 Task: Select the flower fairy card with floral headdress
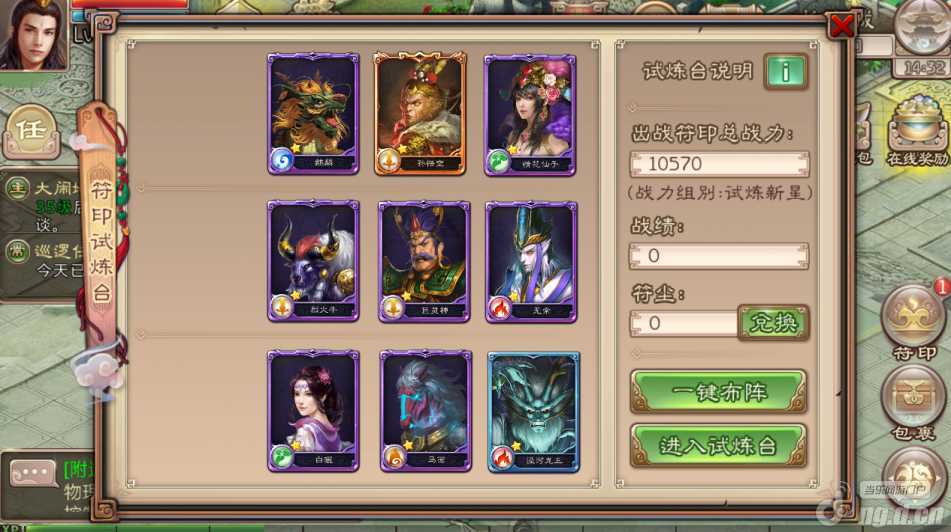pyautogui.click(x=529, y=114)
